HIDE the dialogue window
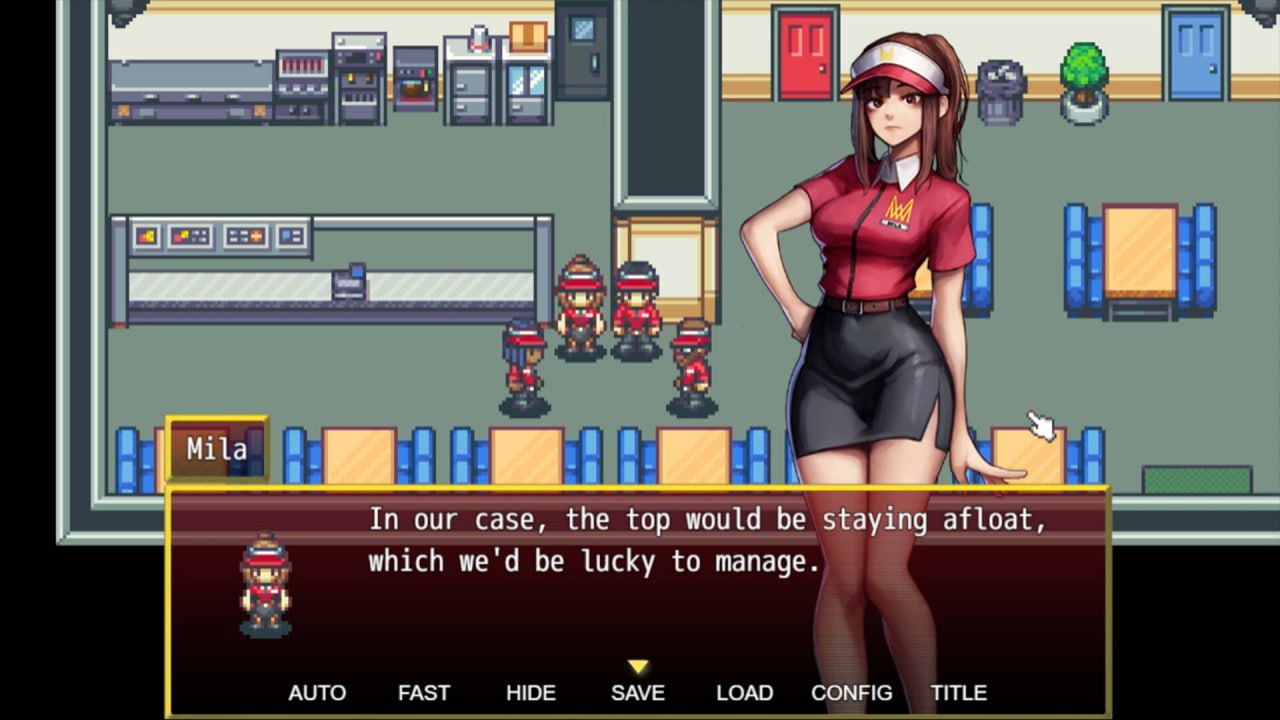The height and width of the screenshot is (720, 1280). [530, 692]
